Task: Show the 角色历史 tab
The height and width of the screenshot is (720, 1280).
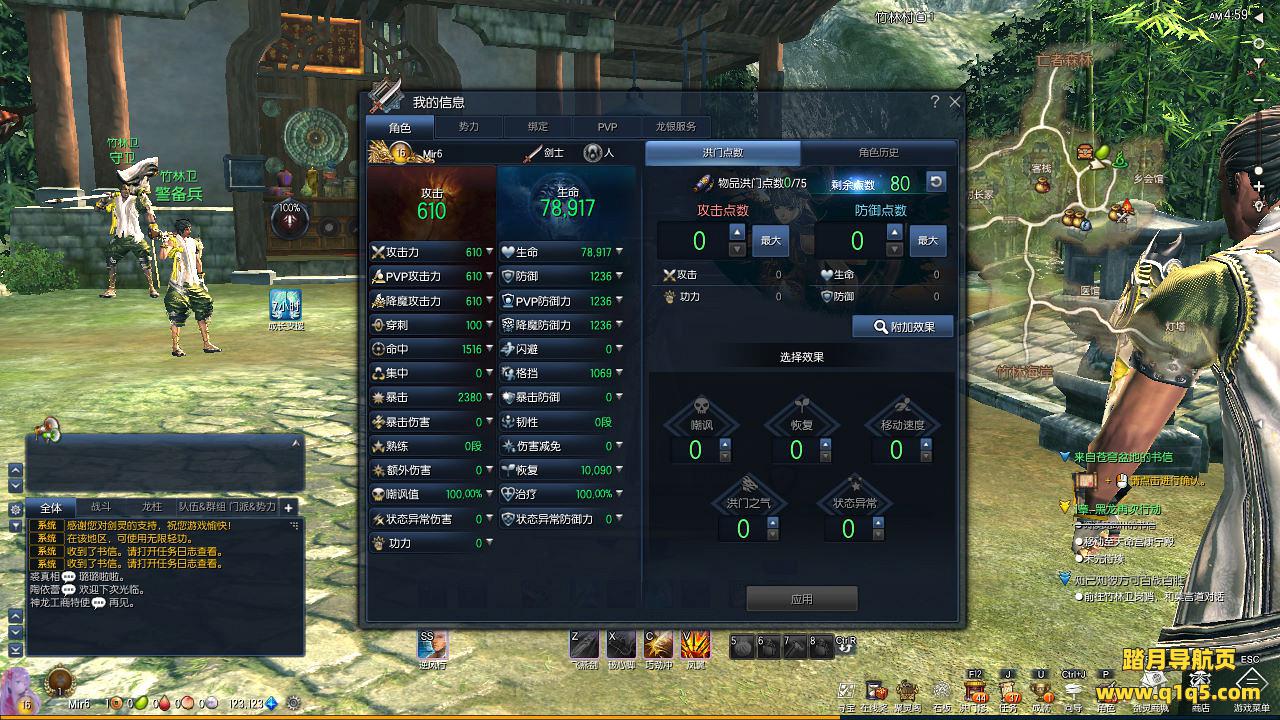Action: [x=878, y=153]
